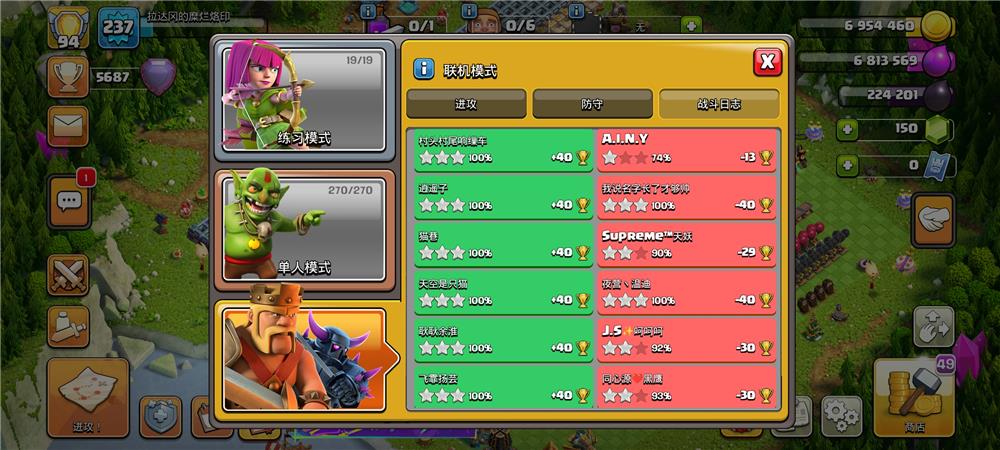Tap the 进攻 attack map button
The height and width of the screenshot is (450, 1000).
pyautogui.click(x=87, y=397)
